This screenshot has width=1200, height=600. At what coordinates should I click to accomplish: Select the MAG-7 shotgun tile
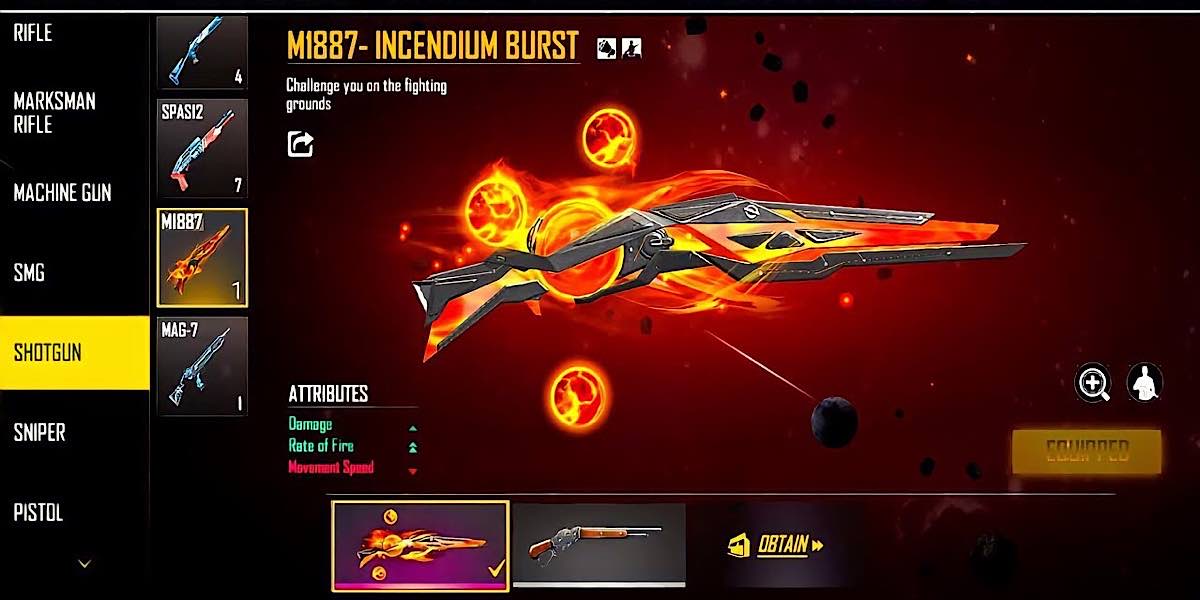[202, 366]
